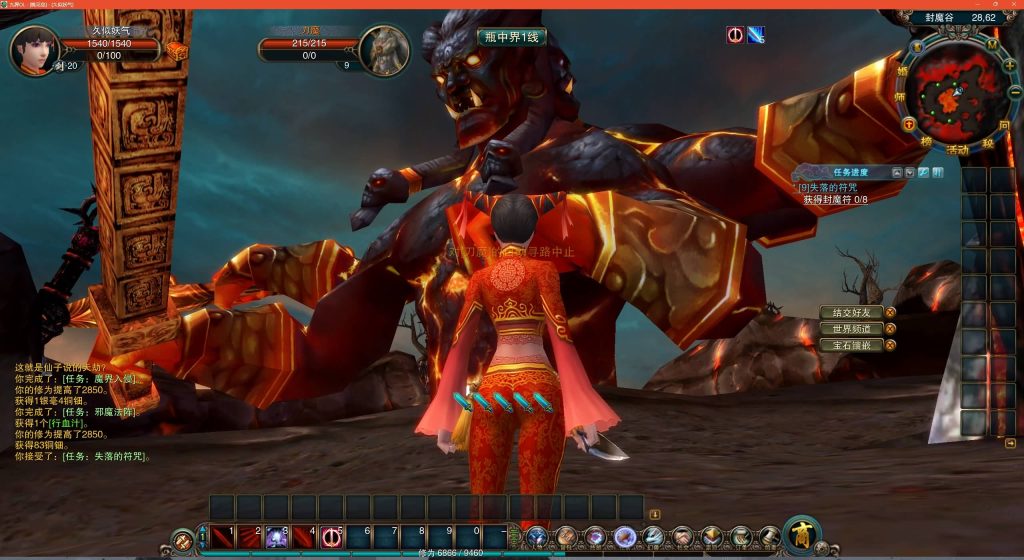Activate the red slash skill in slot 1
Image resolution: width=1024 pixels, height=560 pixels.
pyautogui.click(x=222, y=537)
